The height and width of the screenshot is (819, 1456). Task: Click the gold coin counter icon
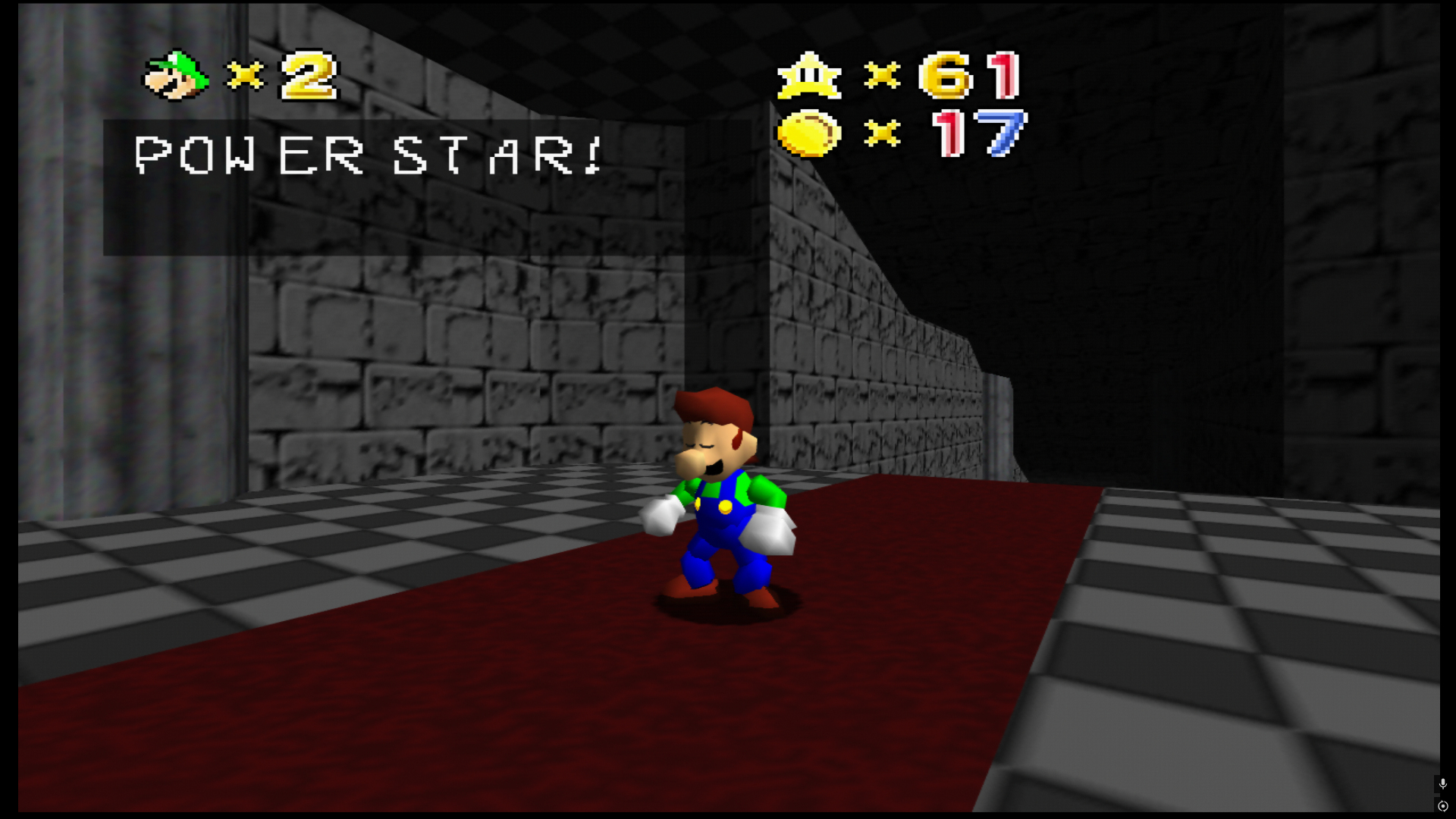coord(808,133)
